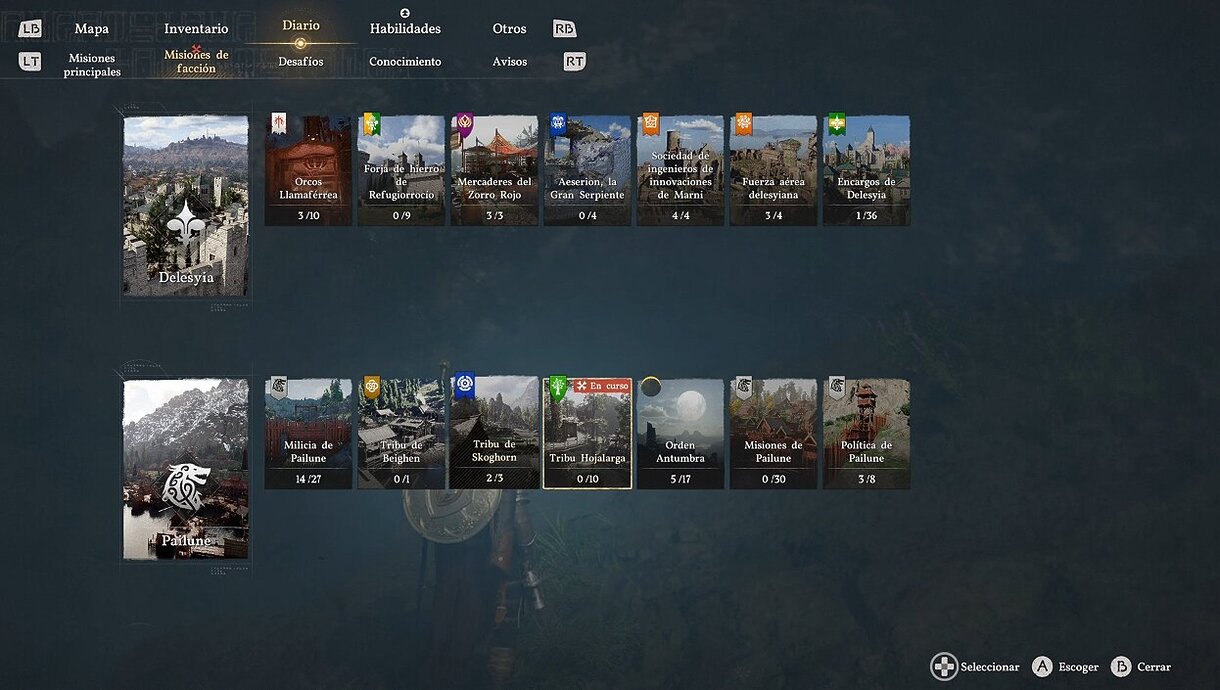Select the Orden Antumbra card
The height and width of the screenshot is (690, 1220).
[x=680, y=433]
